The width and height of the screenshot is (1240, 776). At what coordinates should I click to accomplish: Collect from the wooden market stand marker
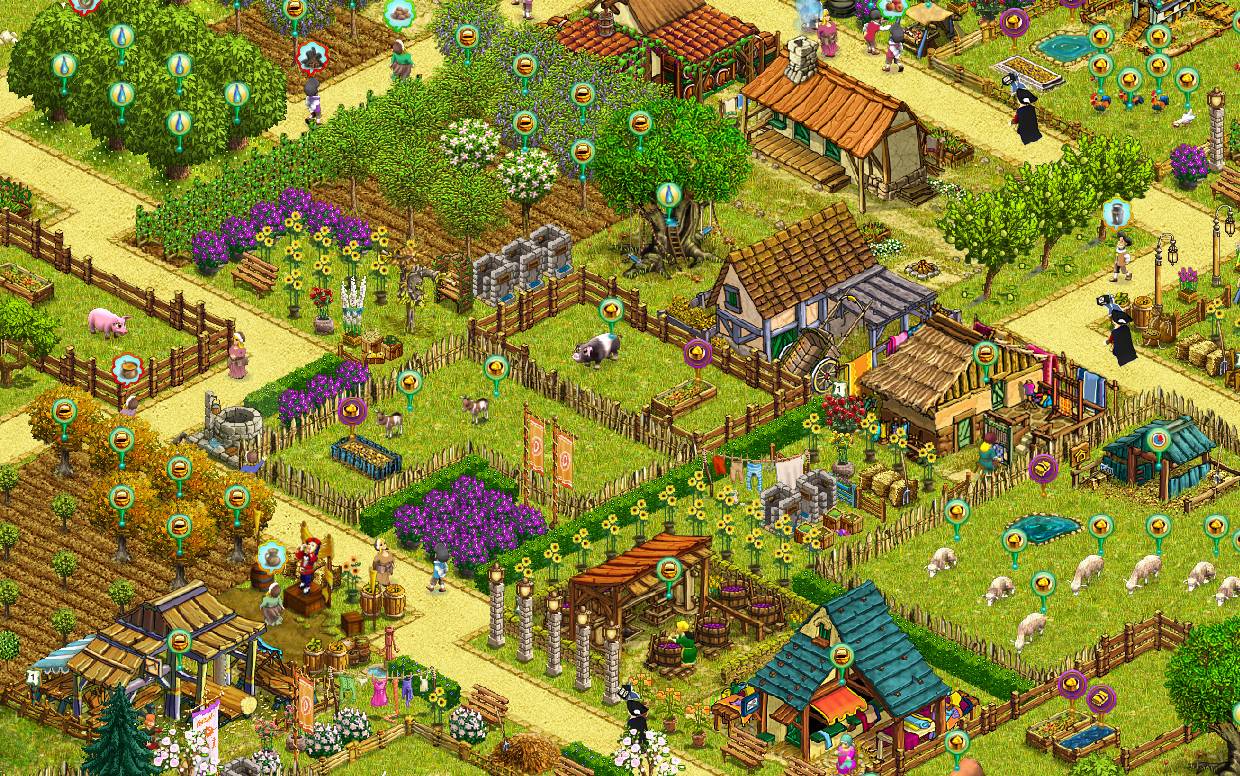click(x=179, y=641)
